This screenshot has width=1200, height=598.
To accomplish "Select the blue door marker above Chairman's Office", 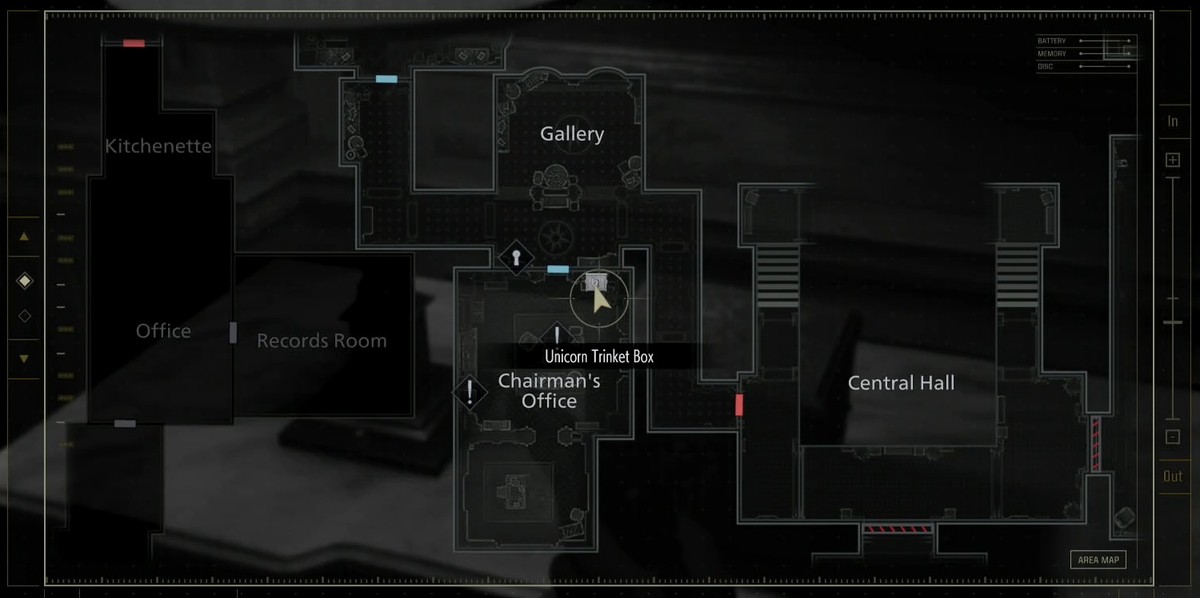I will [x=558, y=269].
